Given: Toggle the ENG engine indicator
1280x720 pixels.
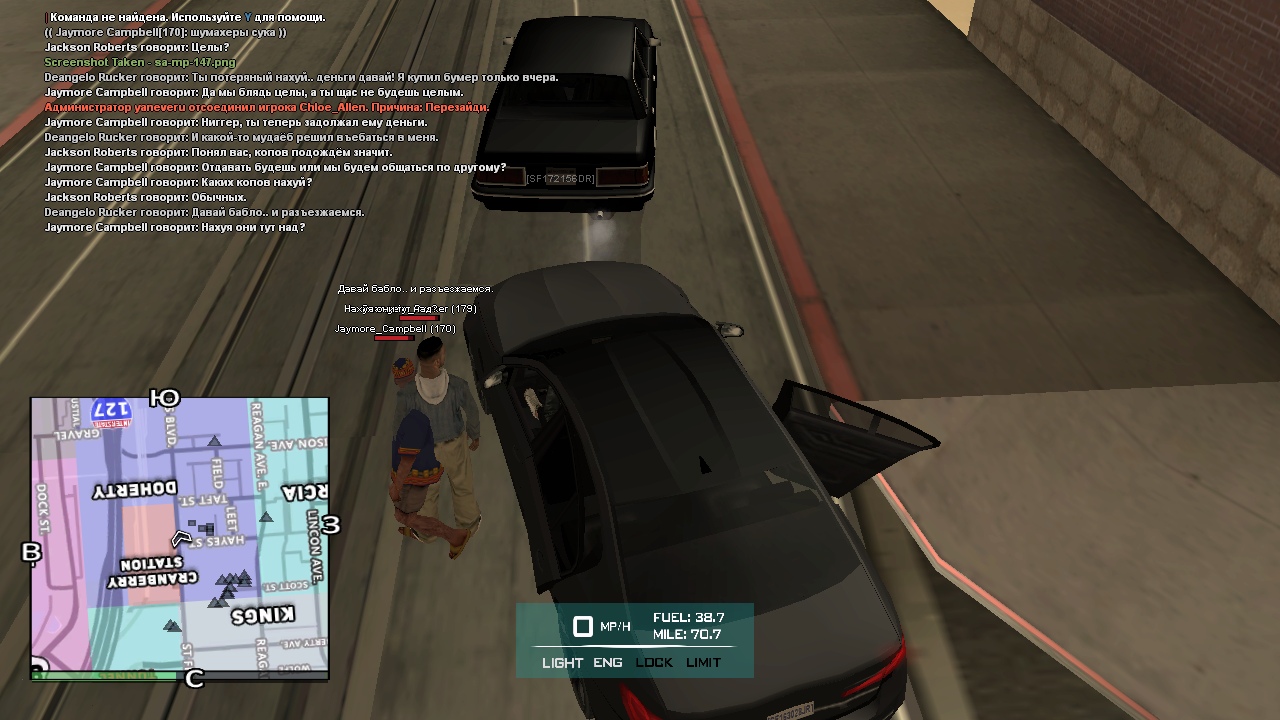Looking at the screenshot, I should tap(607, 663).
